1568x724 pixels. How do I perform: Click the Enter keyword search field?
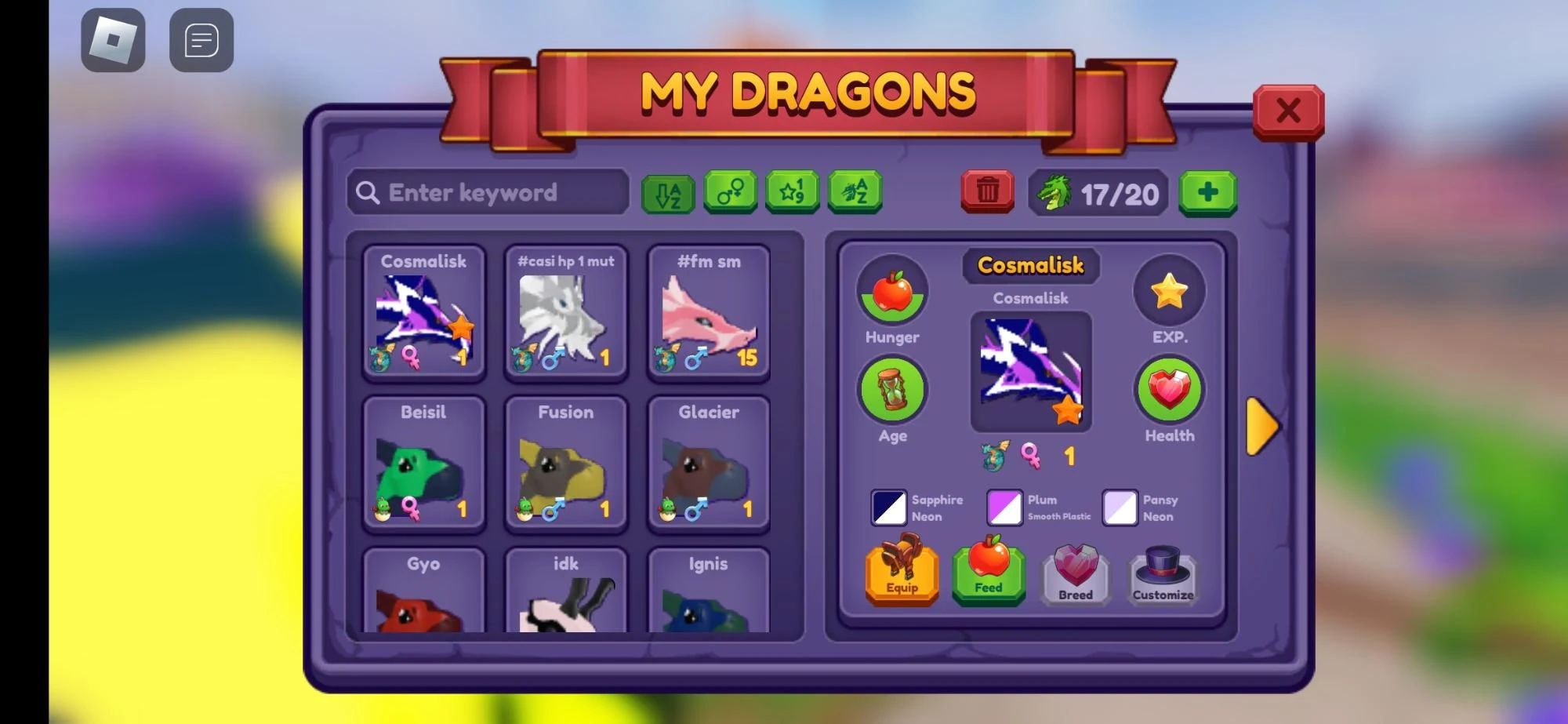486,192
